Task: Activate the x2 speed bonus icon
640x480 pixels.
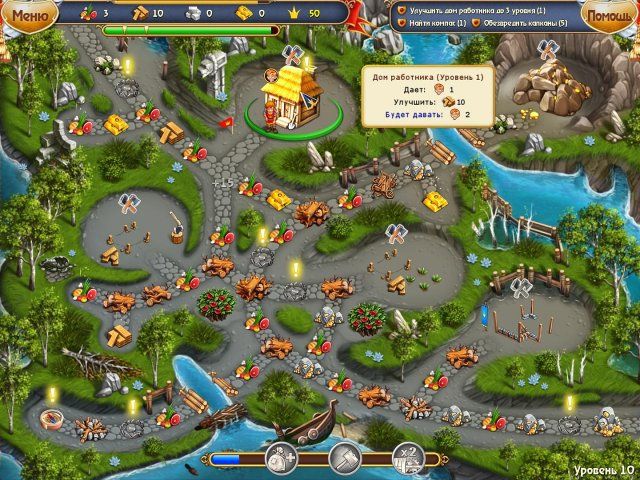Action: pos(406,459)
